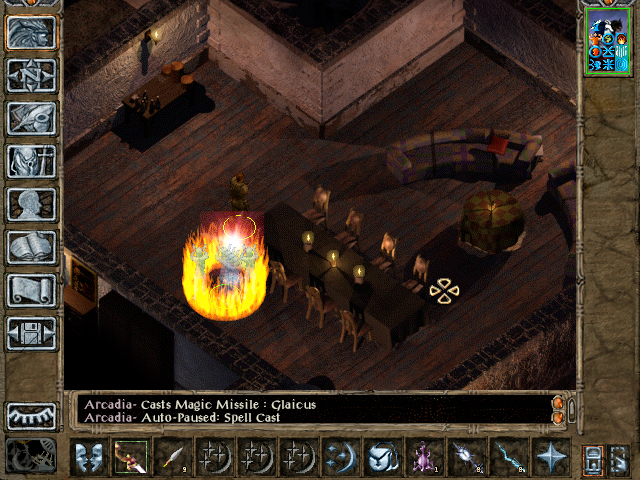Open the mage spellbook
Viewport: 640px width, 480px height.
click(x=31, y=247)
